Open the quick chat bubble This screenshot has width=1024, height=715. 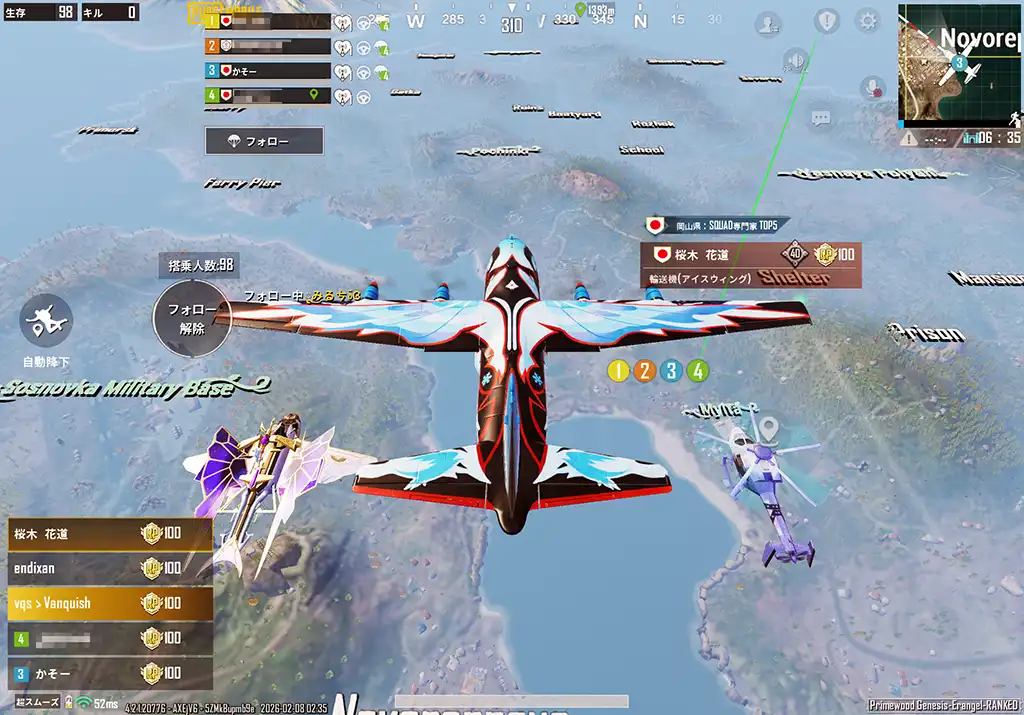(821, 119)
